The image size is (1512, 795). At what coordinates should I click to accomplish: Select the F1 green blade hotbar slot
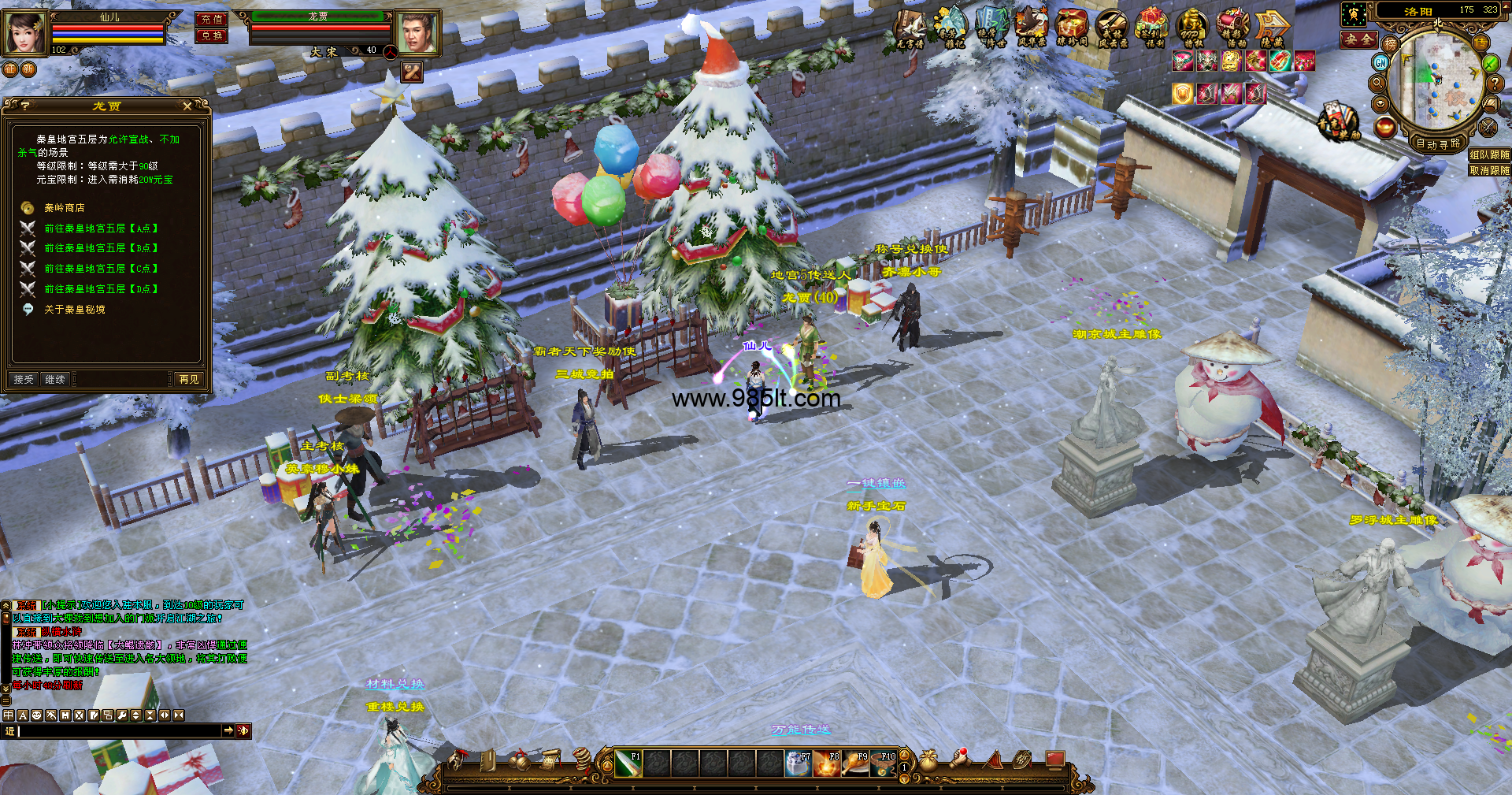[628, 763]
